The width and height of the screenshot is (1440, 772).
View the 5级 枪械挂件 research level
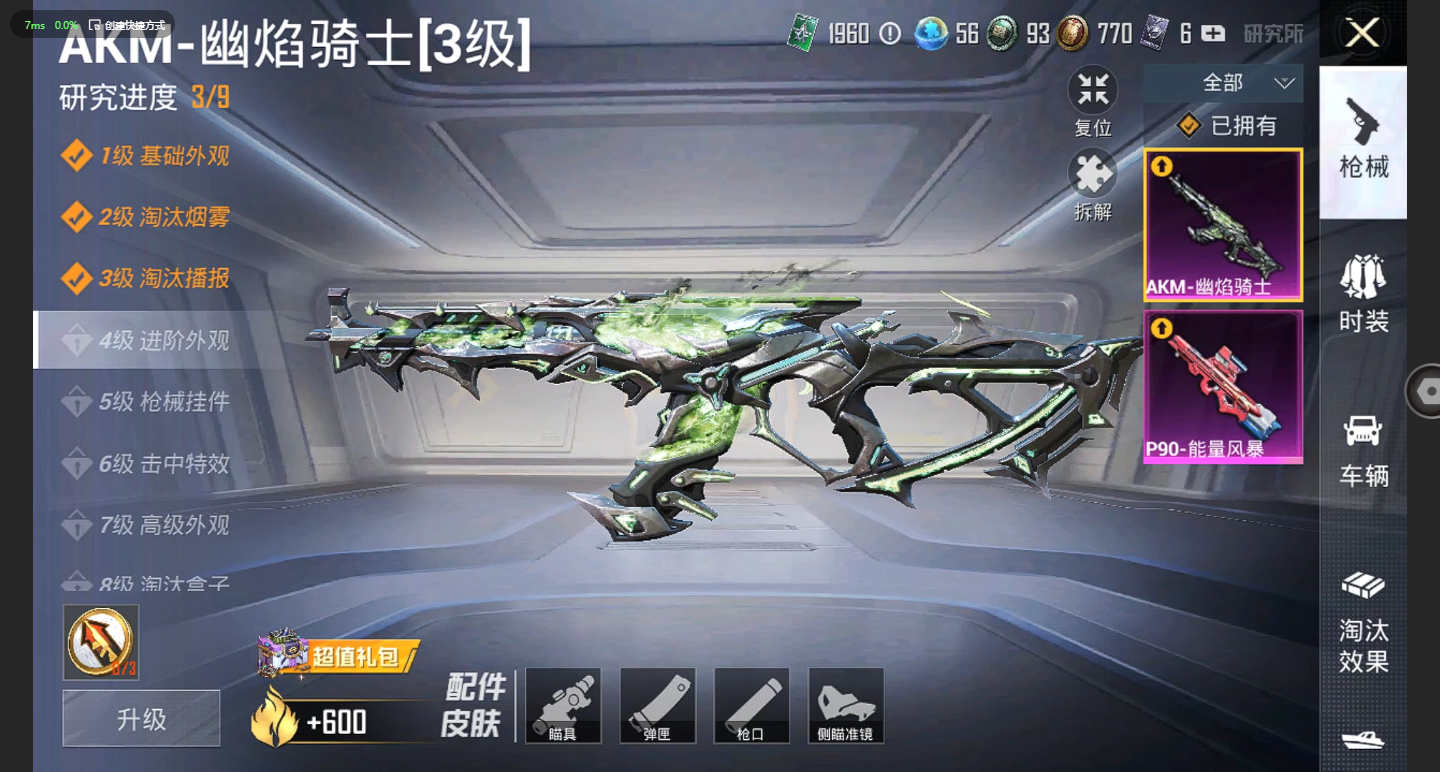pos(164,402)
